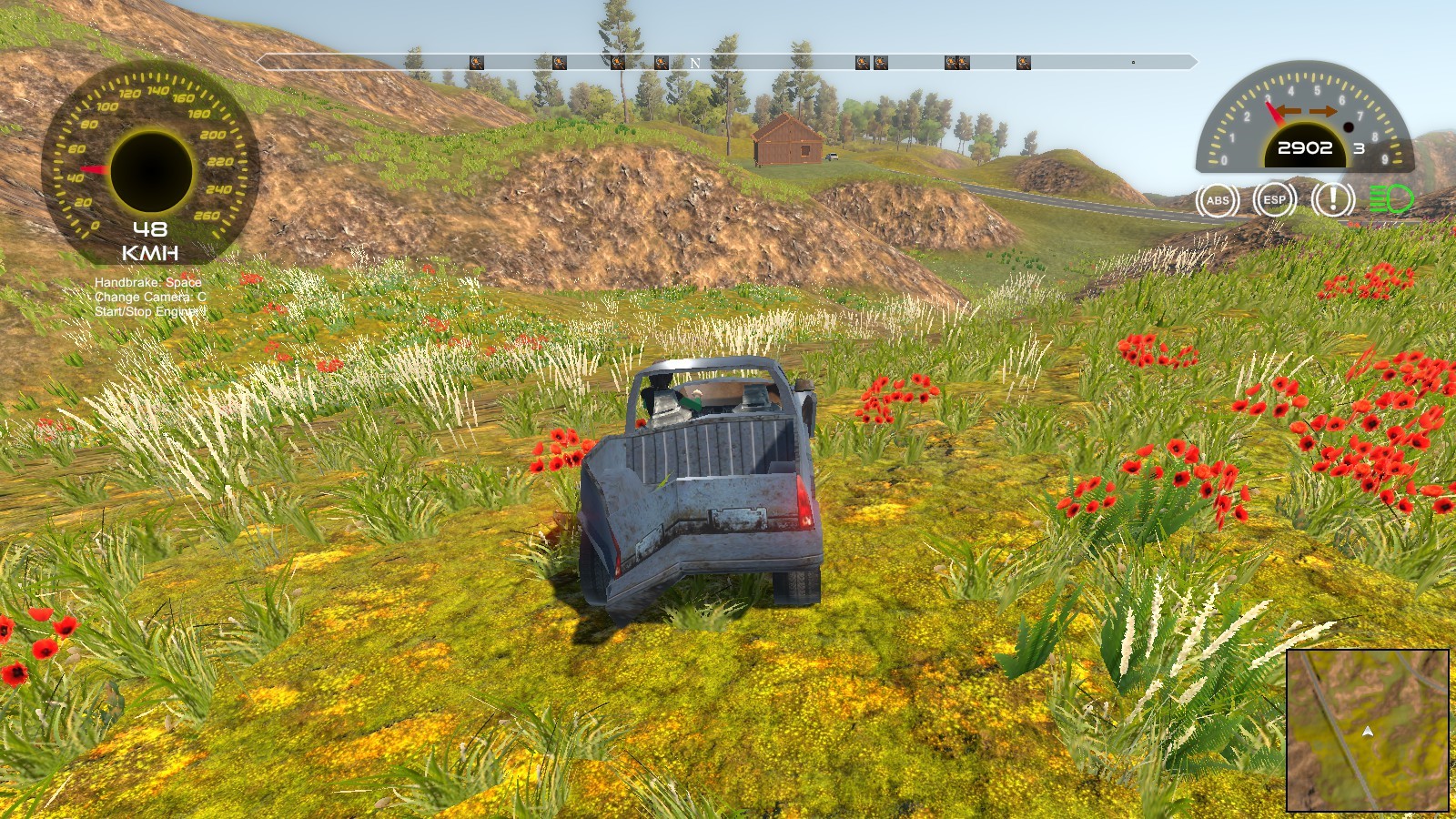Click the ABS indicator icon

tap(1218, 200)
